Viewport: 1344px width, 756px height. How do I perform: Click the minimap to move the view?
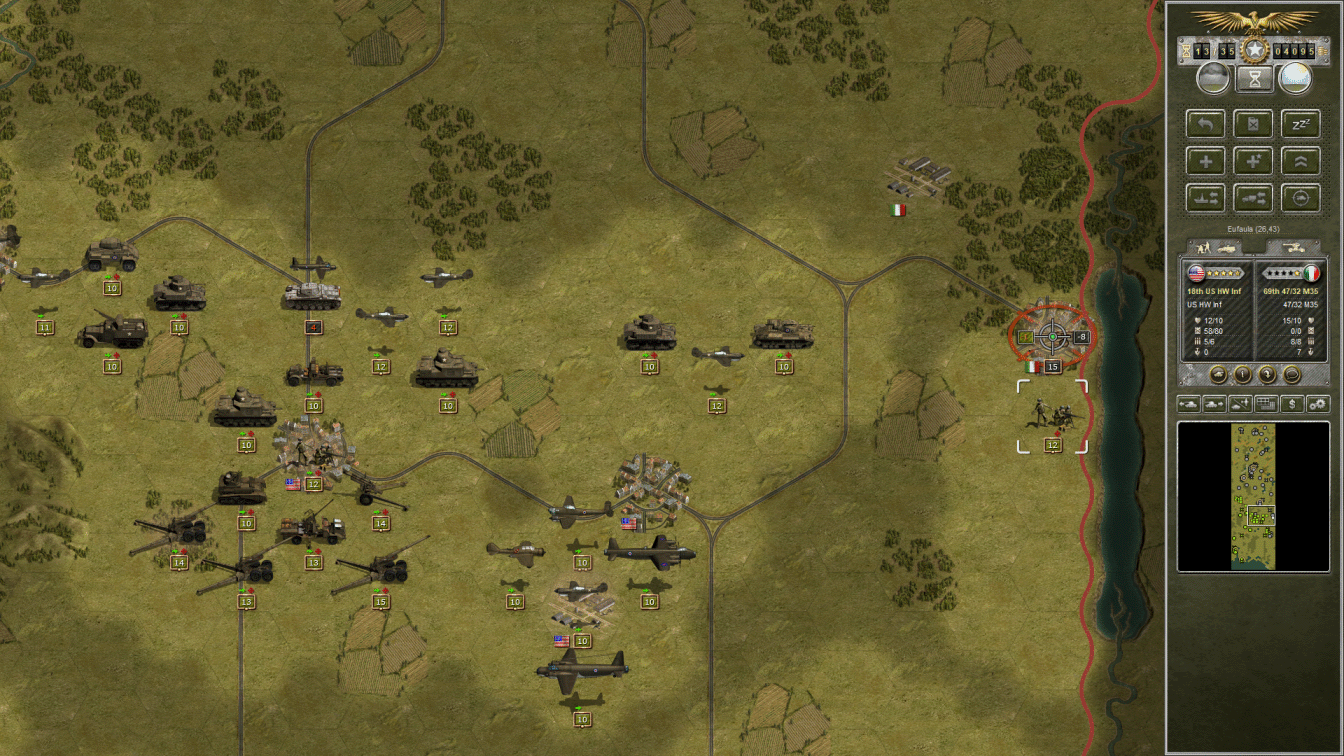click(x=1254, y=497)
